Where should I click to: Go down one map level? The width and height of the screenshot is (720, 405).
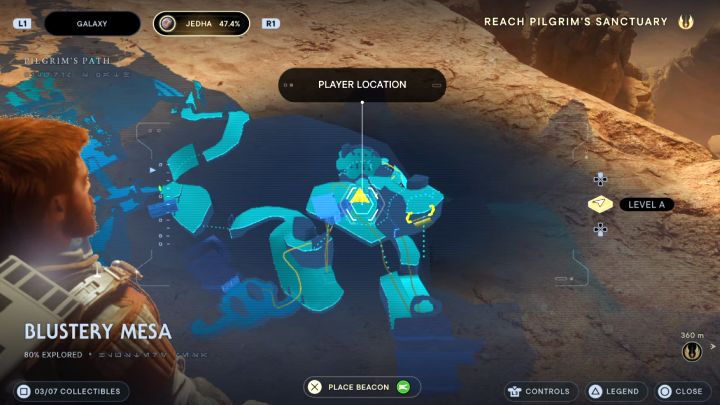(600, 229)
